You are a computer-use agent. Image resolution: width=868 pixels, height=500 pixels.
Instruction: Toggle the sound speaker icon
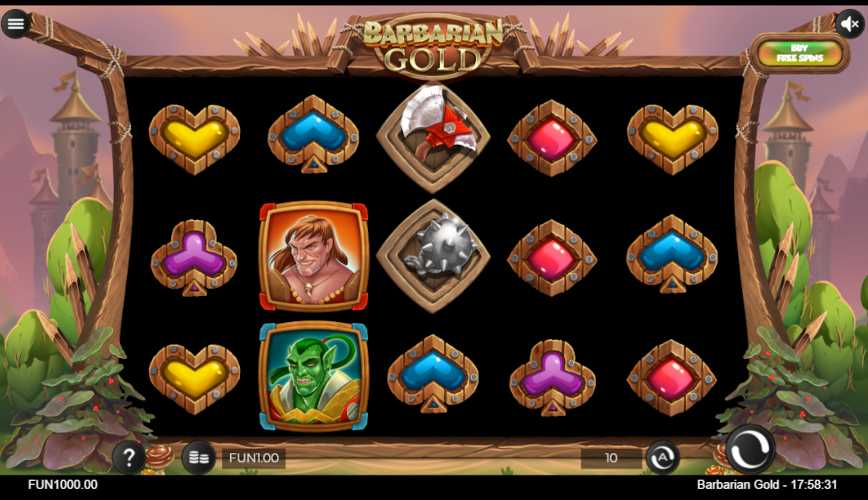[849, 23]
